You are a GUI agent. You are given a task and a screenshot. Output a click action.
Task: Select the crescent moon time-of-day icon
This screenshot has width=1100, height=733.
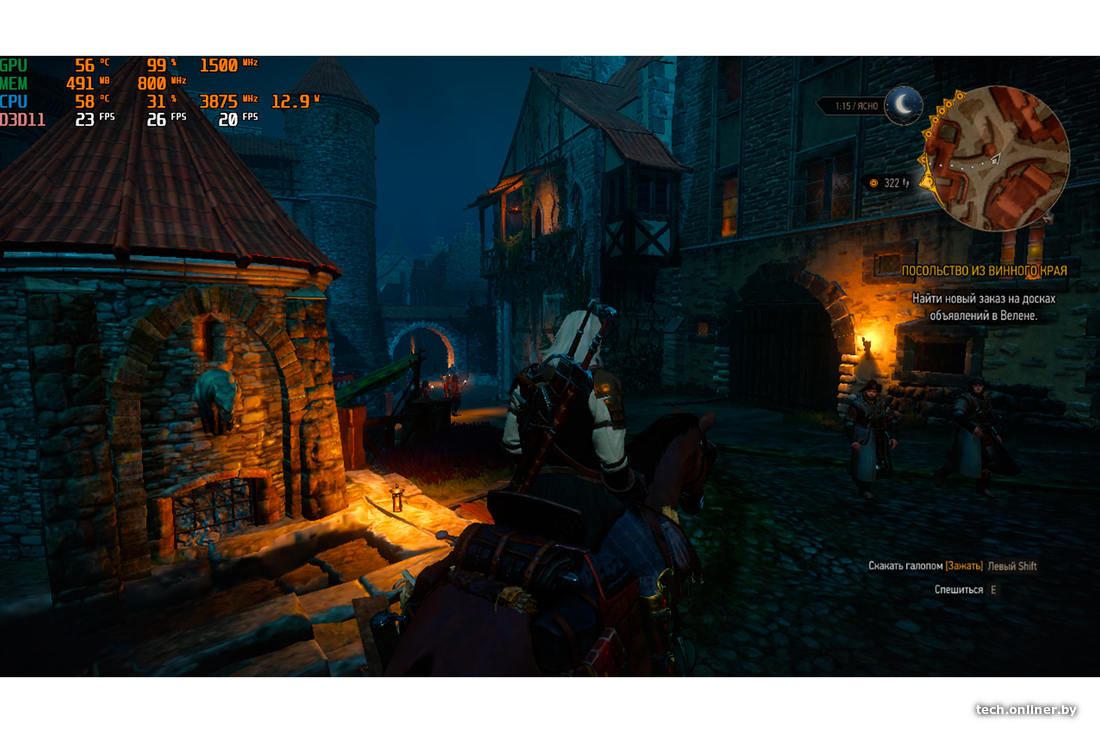coord(904,103)
